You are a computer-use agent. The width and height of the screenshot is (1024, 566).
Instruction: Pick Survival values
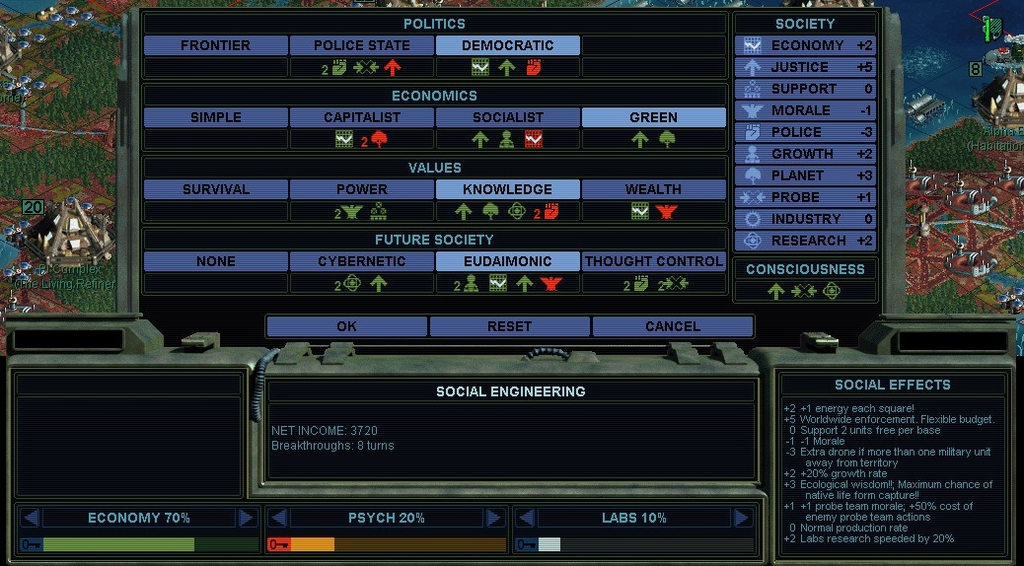216,189
